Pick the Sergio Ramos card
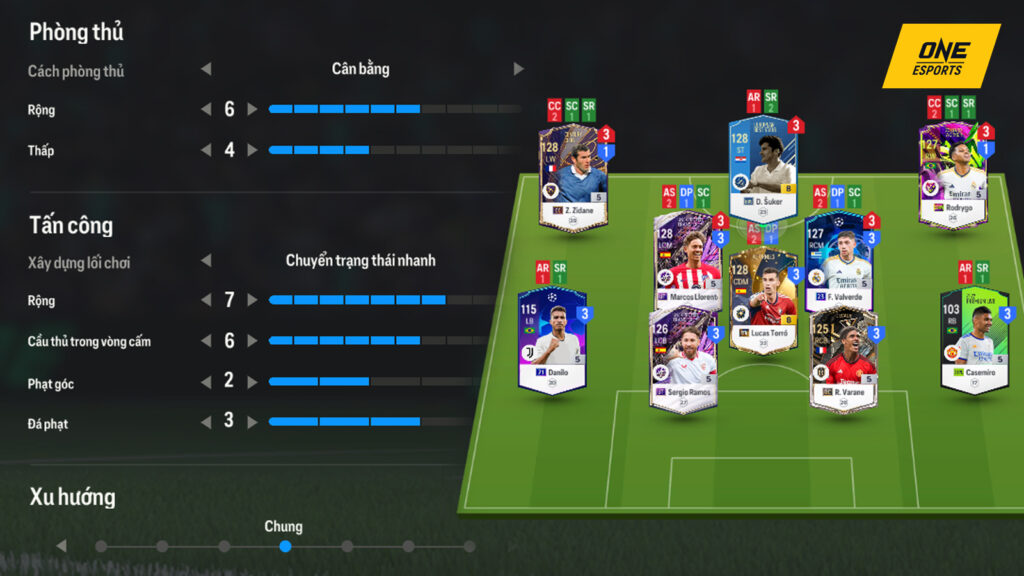The image size is (1024, 576). [x=683, y=358]
